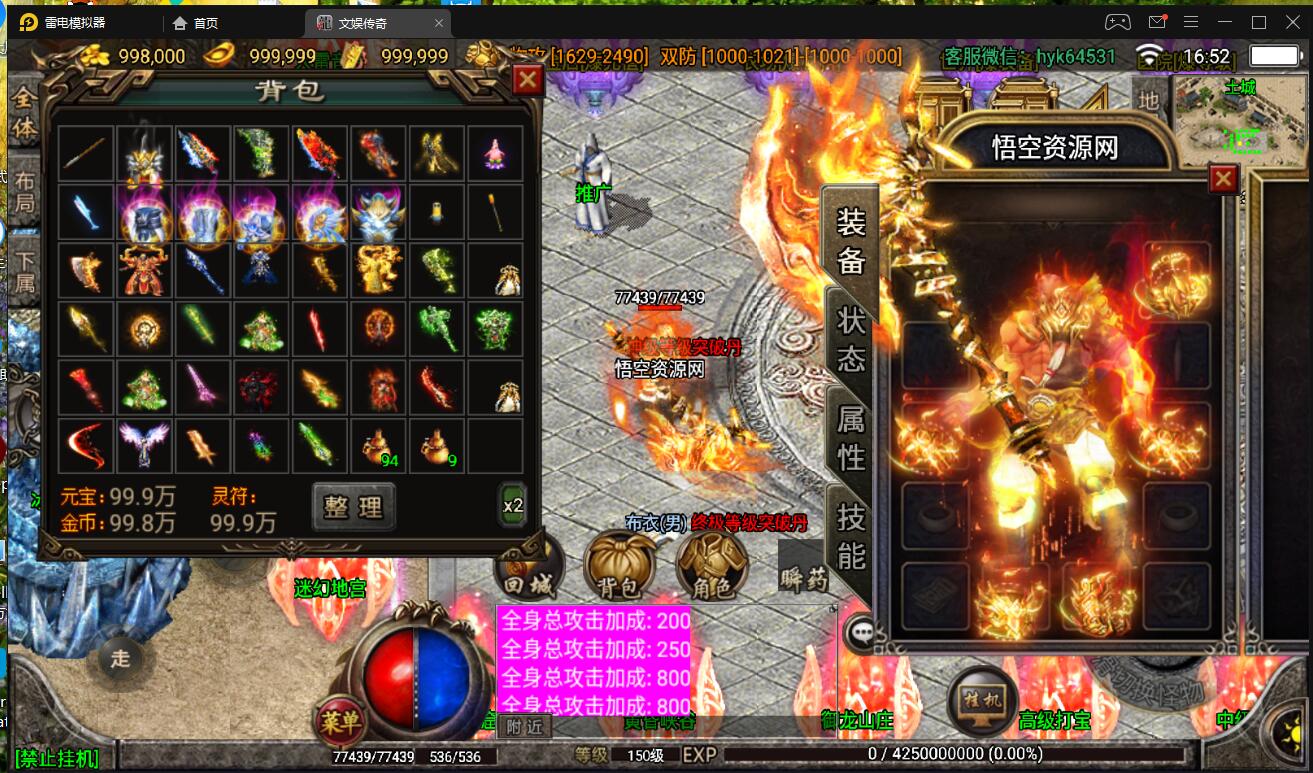Toggle the x2 button in the backpack
The height and width of the screenshot is (773, 1313).
513,505
